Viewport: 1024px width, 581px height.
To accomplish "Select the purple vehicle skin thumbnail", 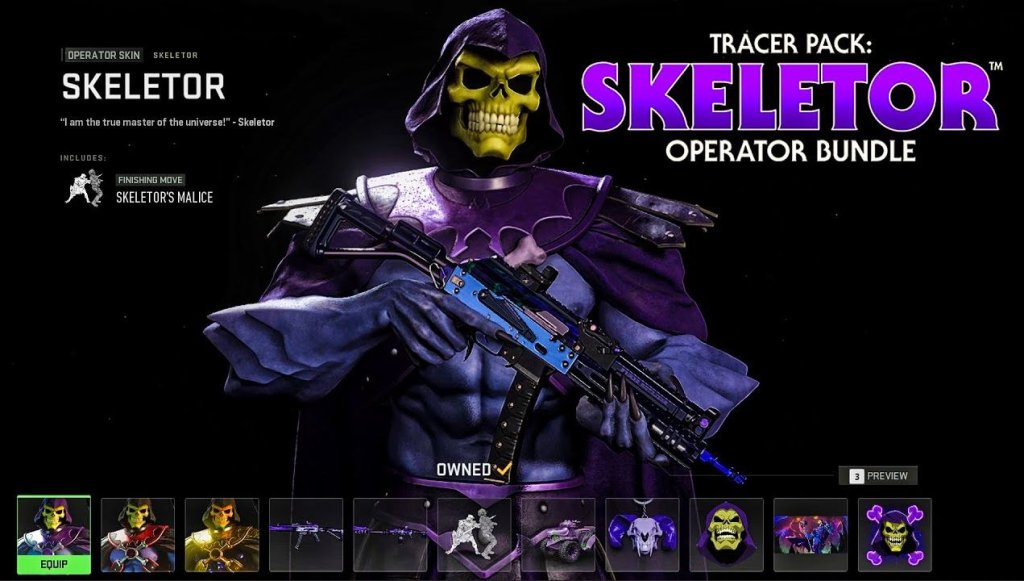I will [558, 535].
